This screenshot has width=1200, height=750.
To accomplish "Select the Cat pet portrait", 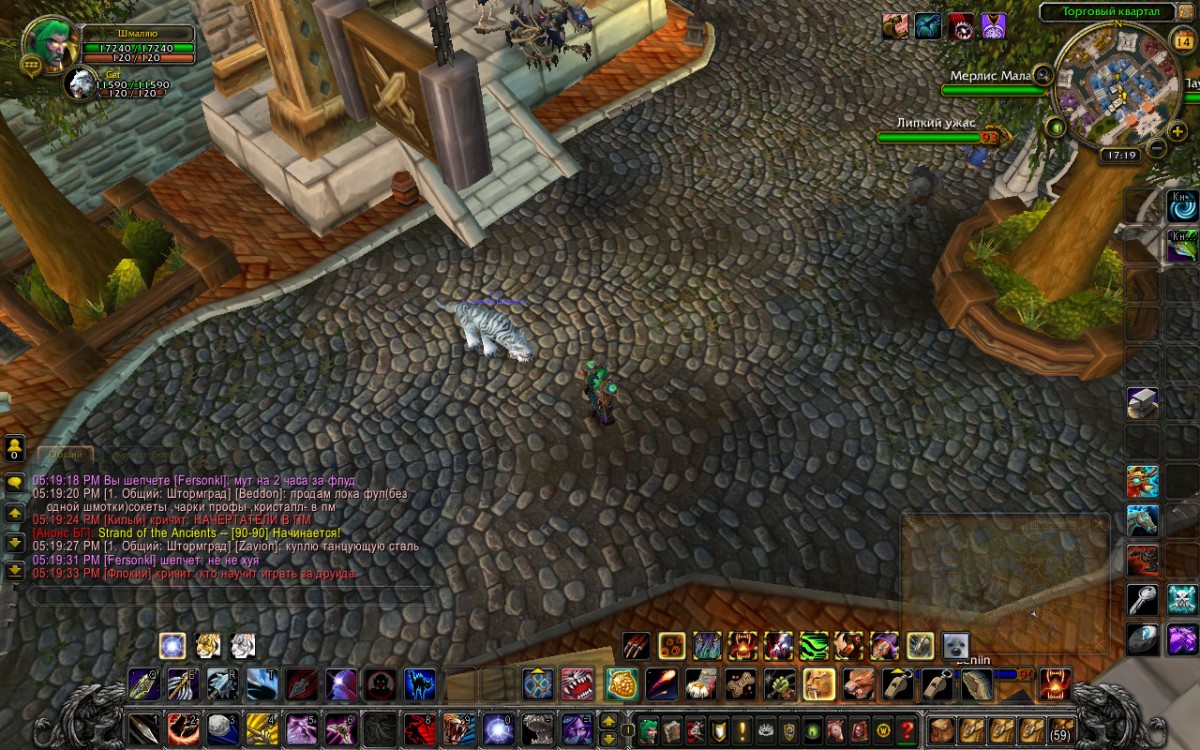I will tap(80, 84).
